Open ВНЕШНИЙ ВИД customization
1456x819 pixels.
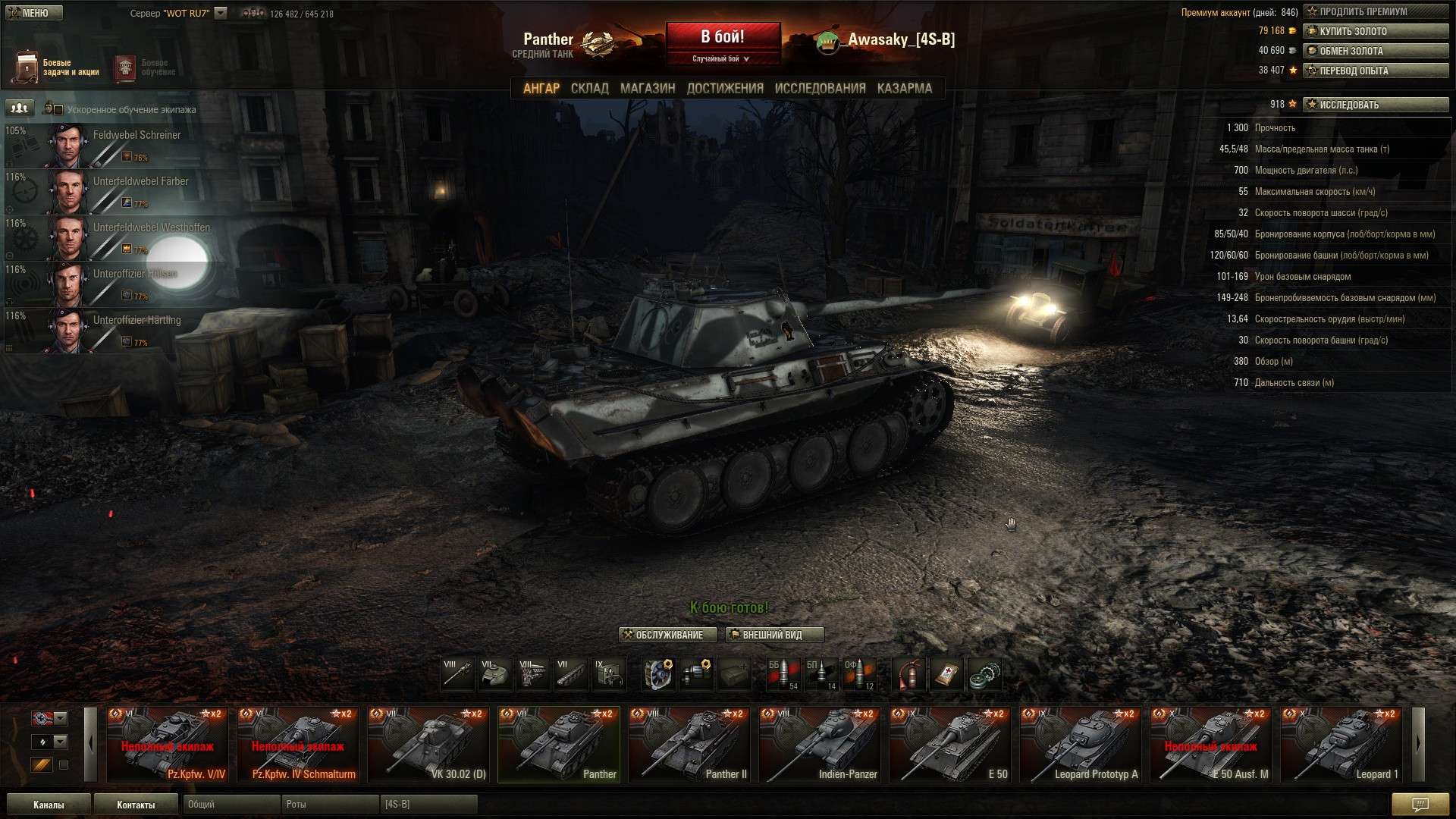pos(773,635)
